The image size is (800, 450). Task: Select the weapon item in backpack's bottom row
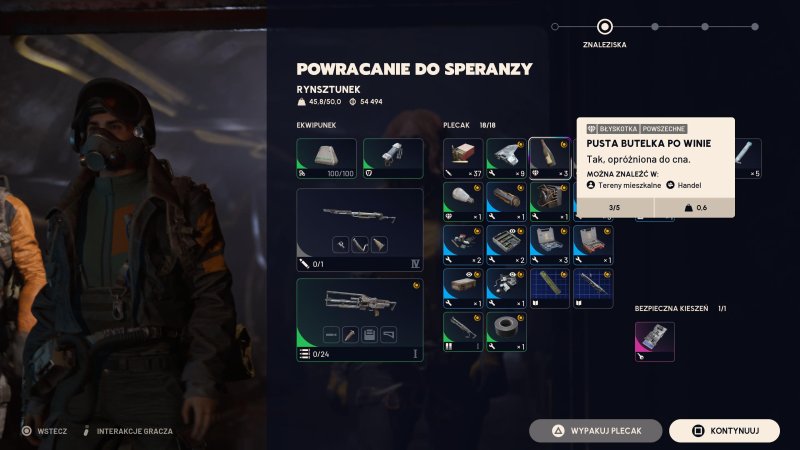[x=463, y=332]
